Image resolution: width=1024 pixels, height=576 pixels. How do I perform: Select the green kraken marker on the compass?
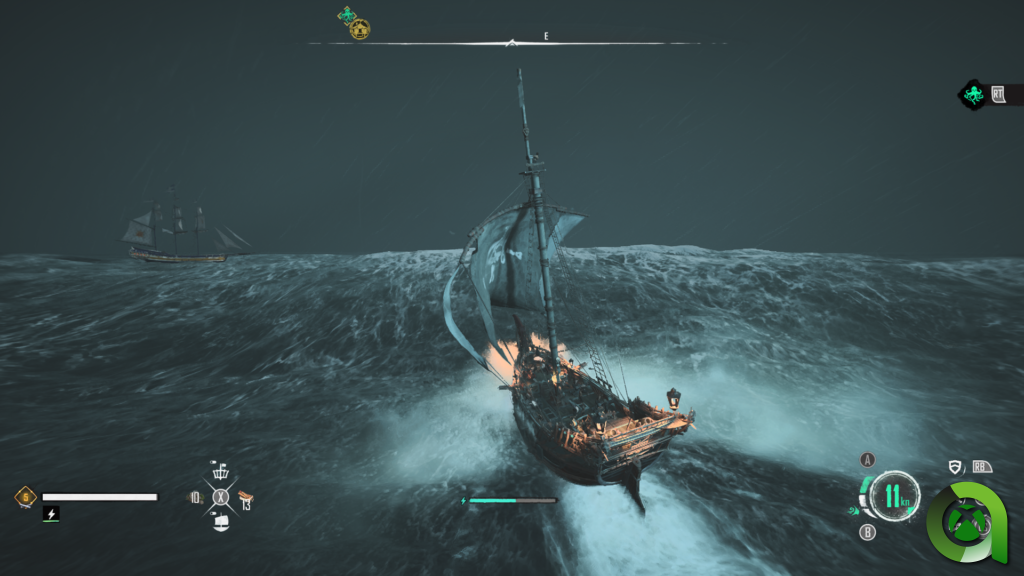pos(347,15)
